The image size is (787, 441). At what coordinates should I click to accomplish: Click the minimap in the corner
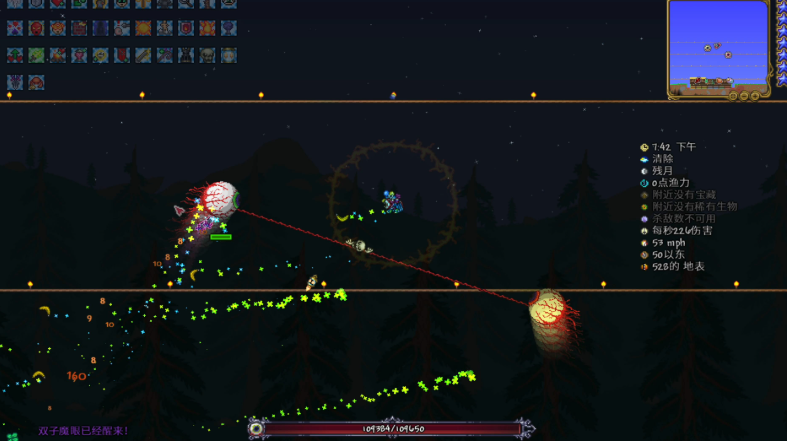click(x=718, y=45)
